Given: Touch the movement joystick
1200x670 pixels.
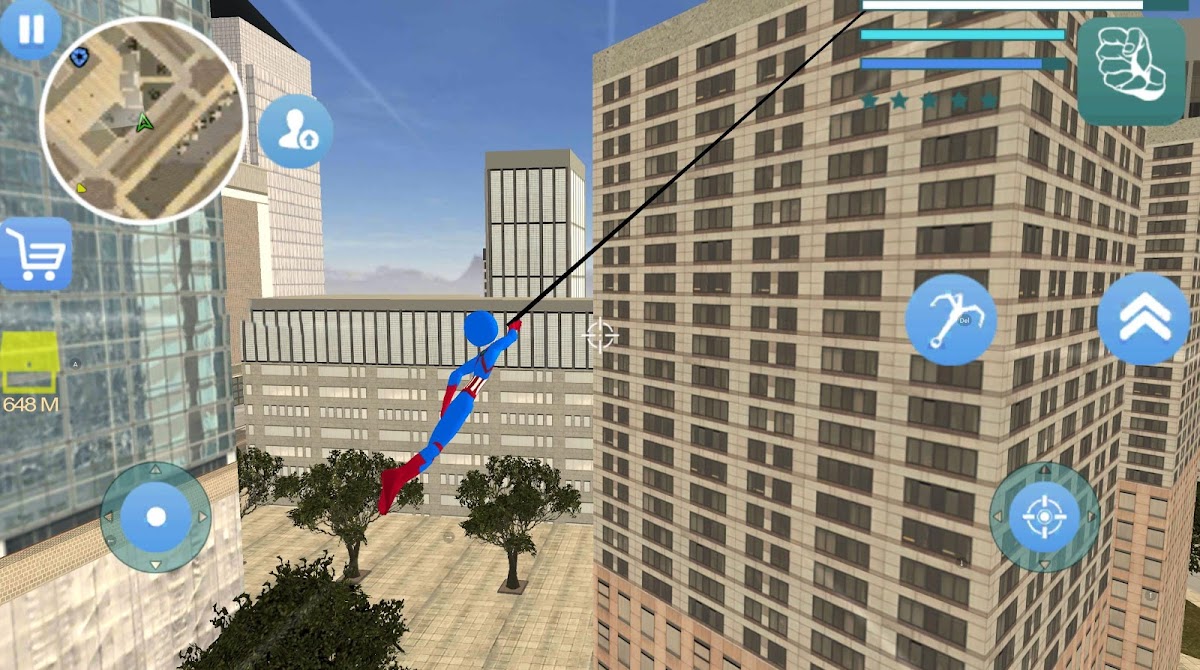Looking at the screenshot, I should [155, 516].
